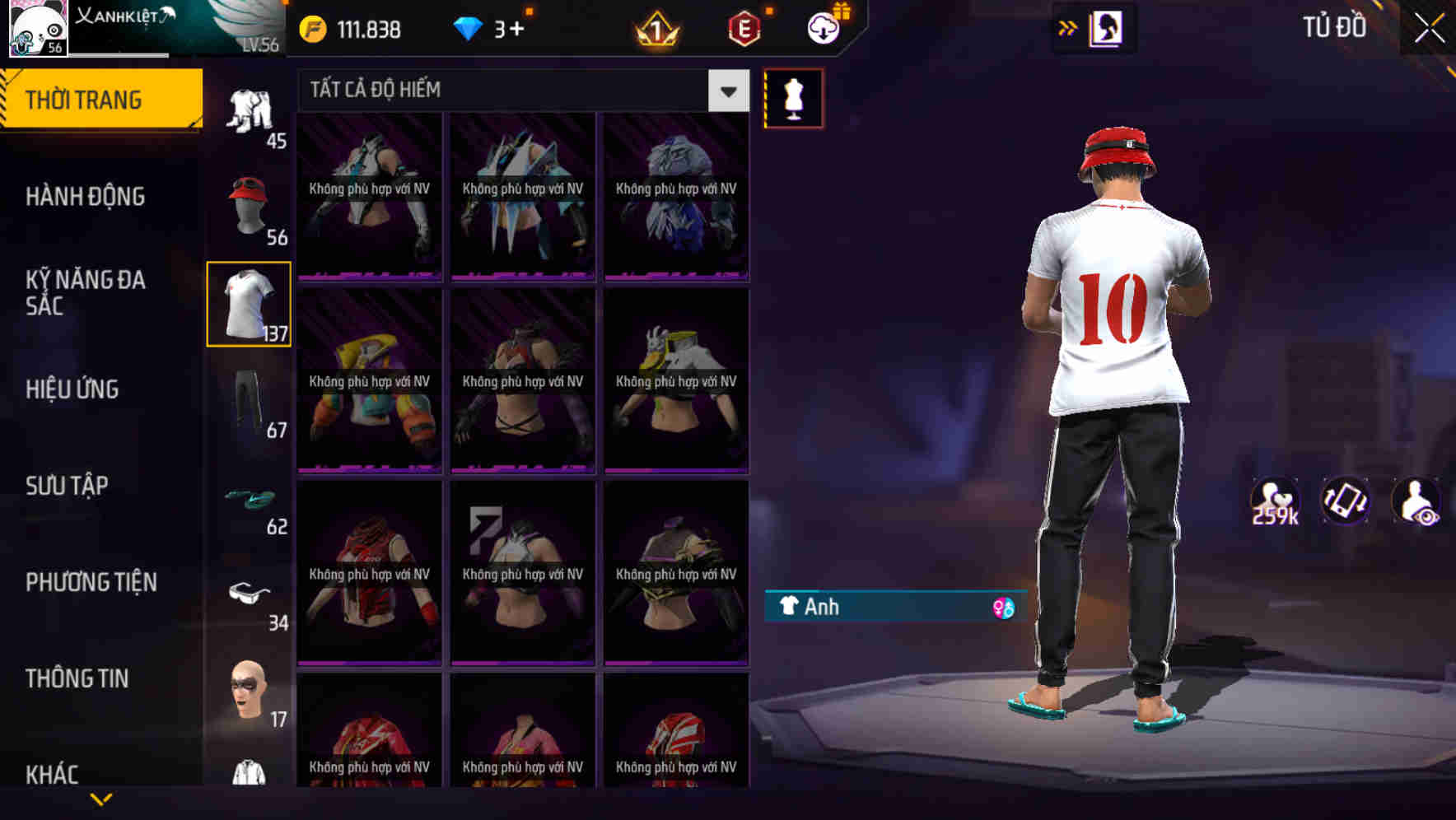Click the mannequin outfit preset icon
This screenshot has height=820, width=1456.
pos(793,96)
